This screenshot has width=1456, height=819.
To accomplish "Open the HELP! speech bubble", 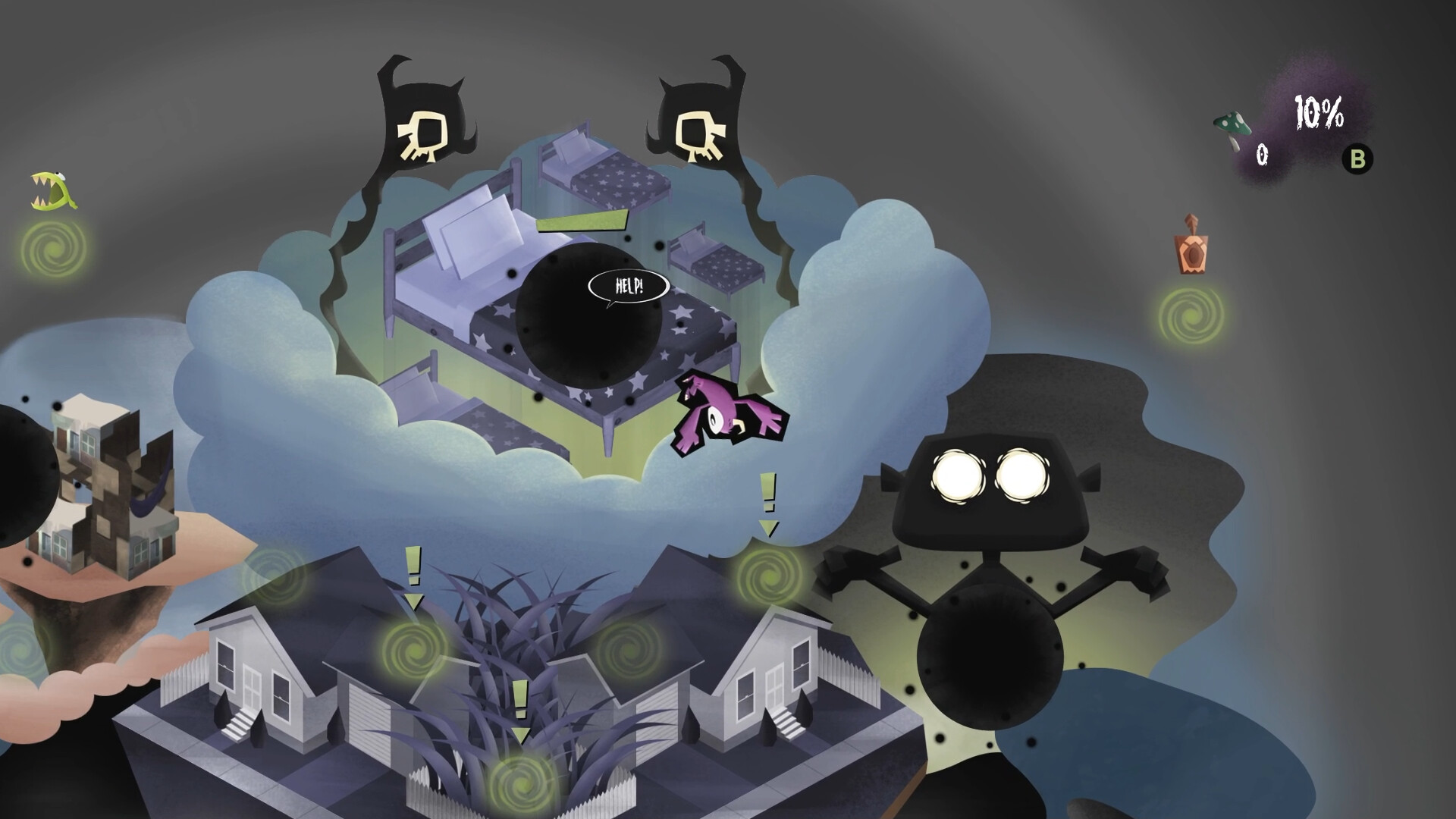I will click(629, 286).
